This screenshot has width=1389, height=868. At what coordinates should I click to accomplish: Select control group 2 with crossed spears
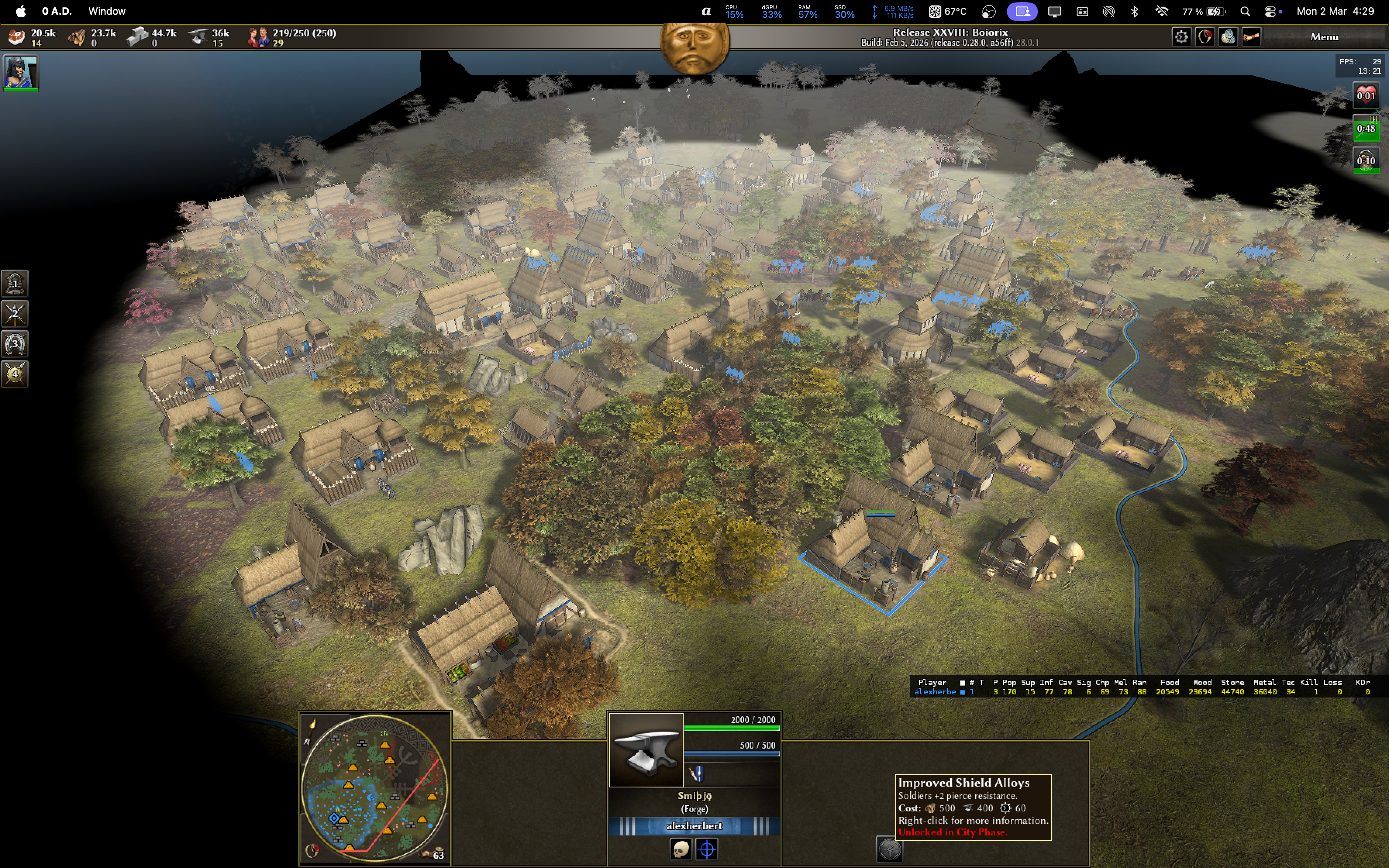[15, 313]
